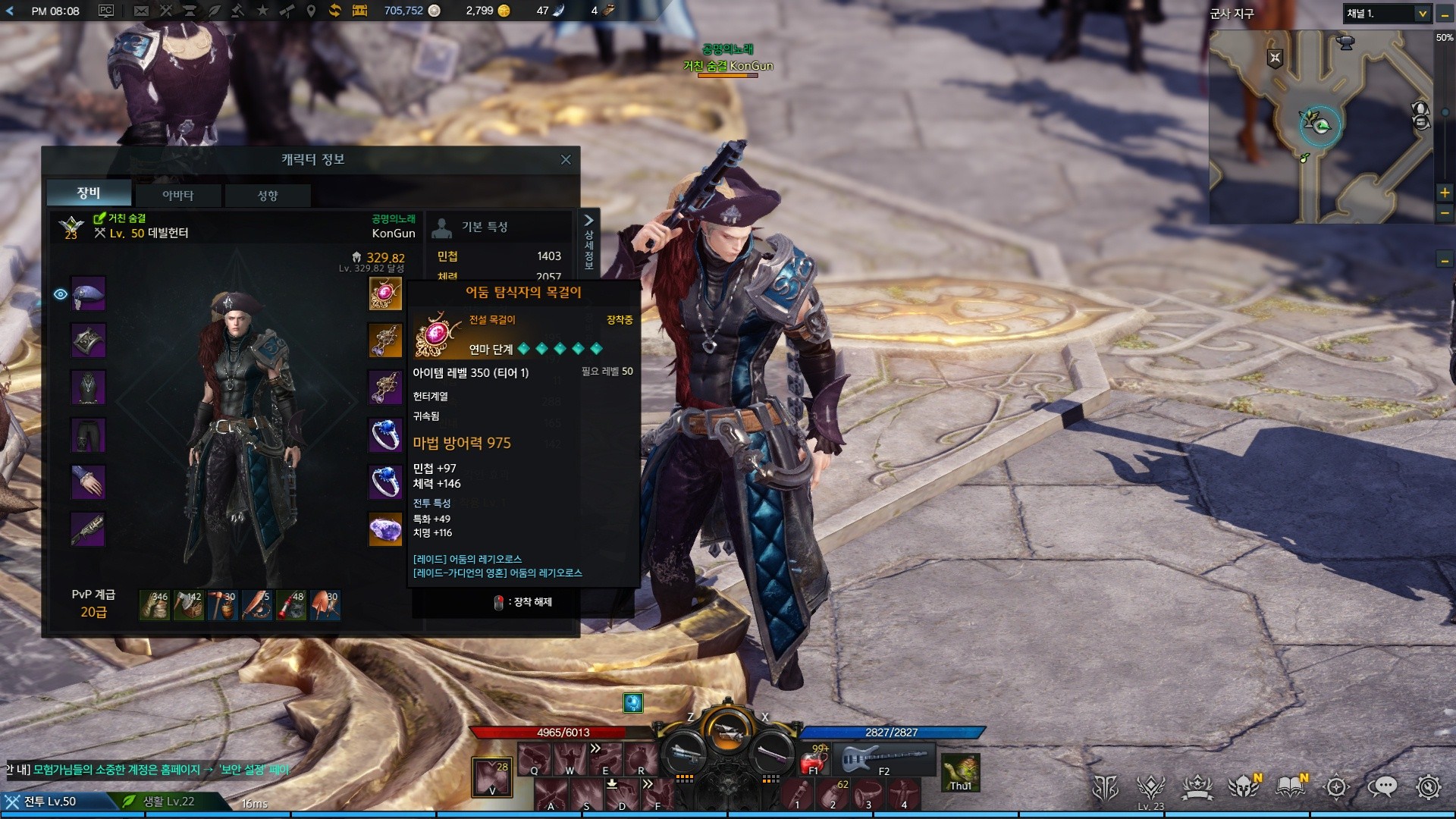Use the red potion in F1 slot
The width and height of the screenshot is (1456, 819).
pos(816,759)
